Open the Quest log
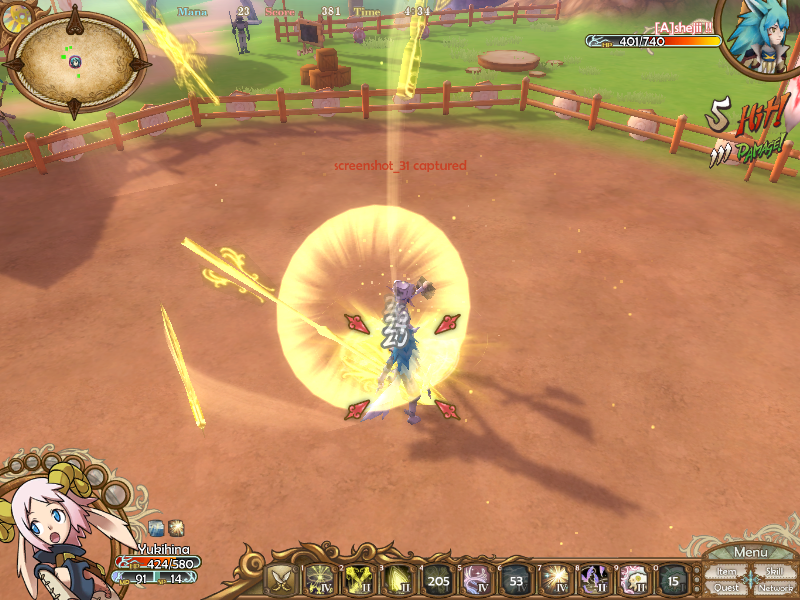 coord(727,587)
